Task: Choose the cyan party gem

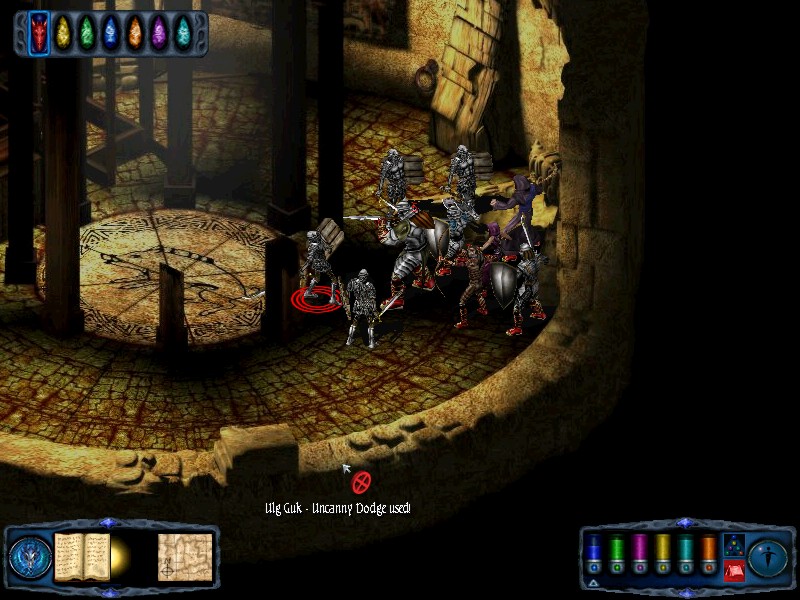Action: tap(183, 33)
